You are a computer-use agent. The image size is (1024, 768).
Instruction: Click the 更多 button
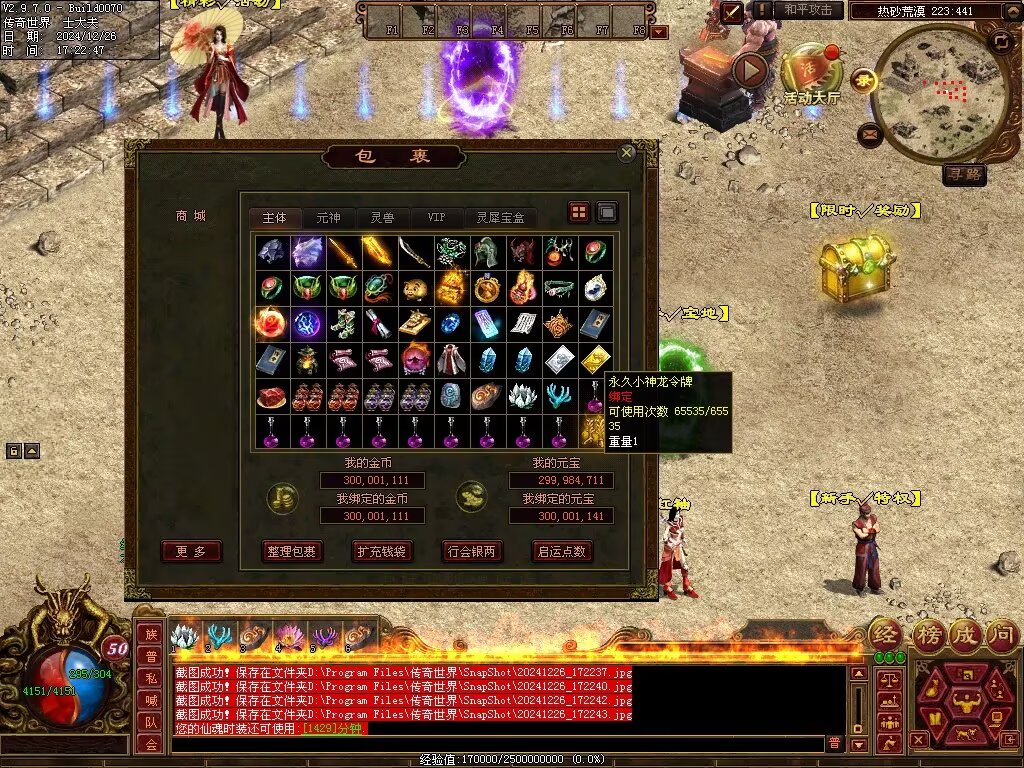(191, 551)
